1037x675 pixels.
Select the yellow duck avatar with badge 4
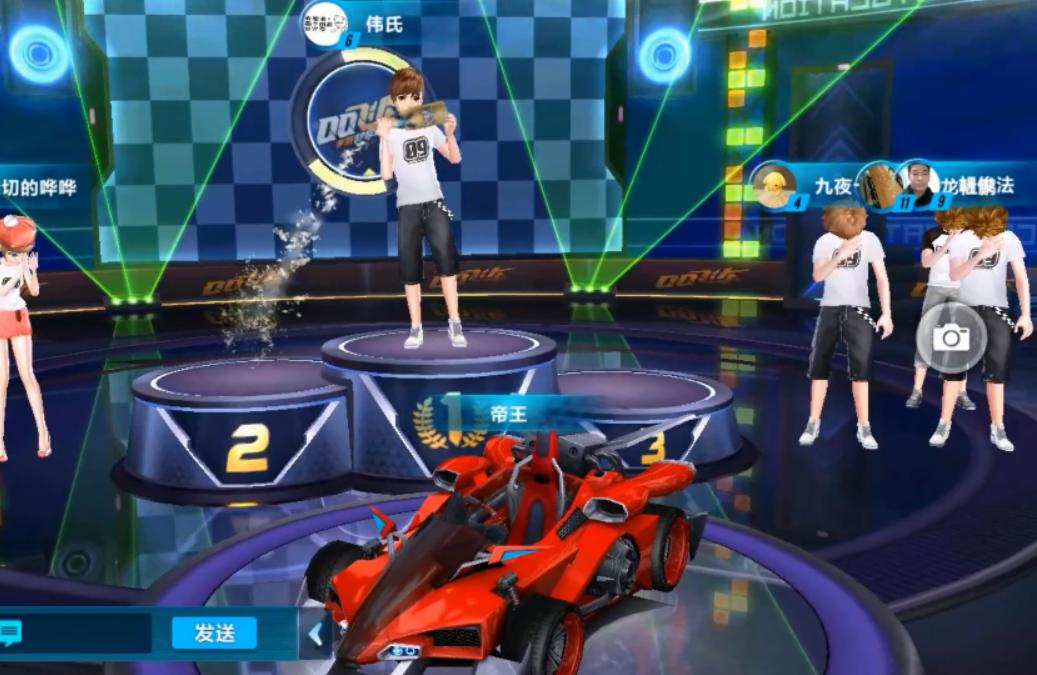click(x=776, y=185)
